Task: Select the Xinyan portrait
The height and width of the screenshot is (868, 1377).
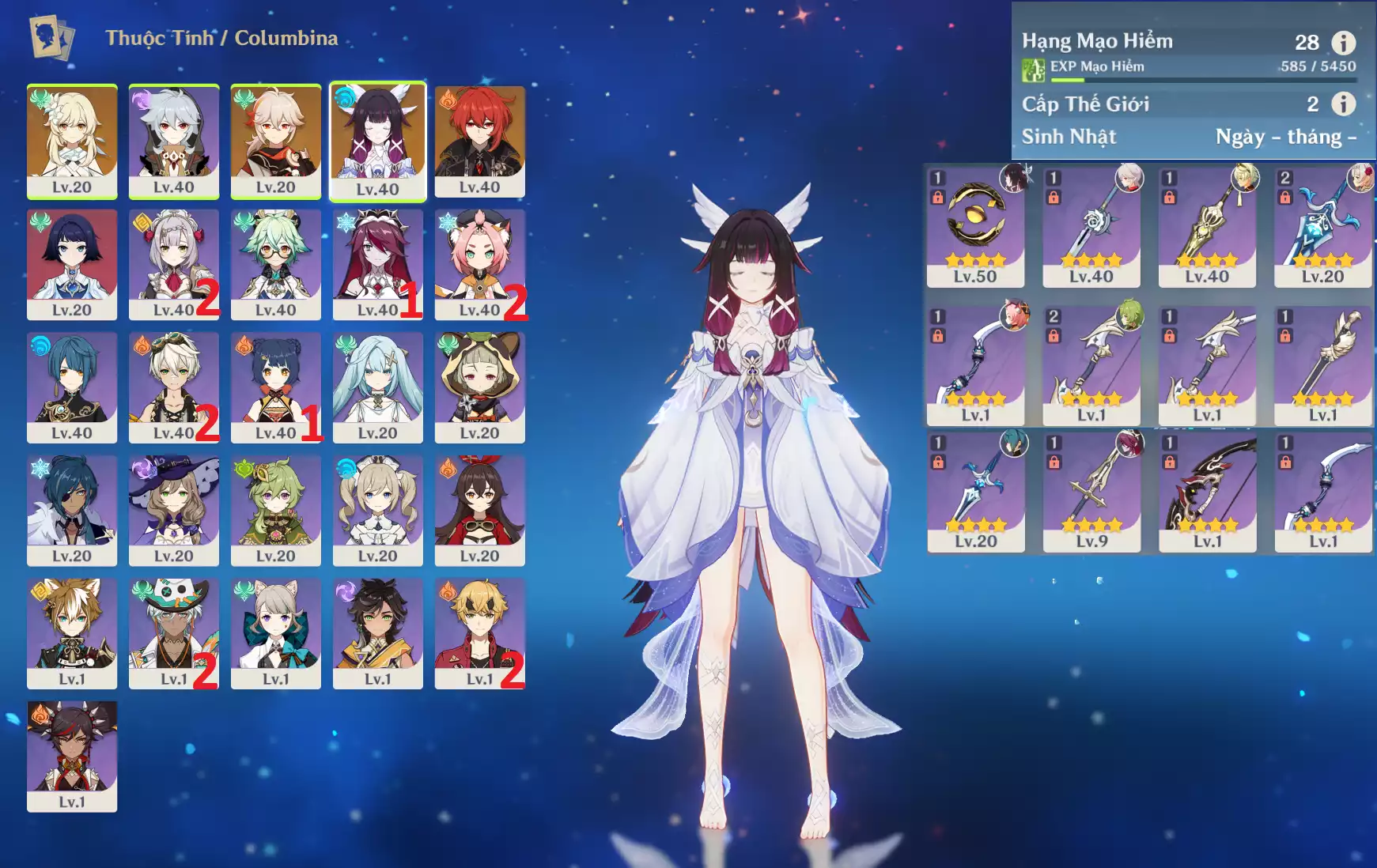Action: pos(72,756)
